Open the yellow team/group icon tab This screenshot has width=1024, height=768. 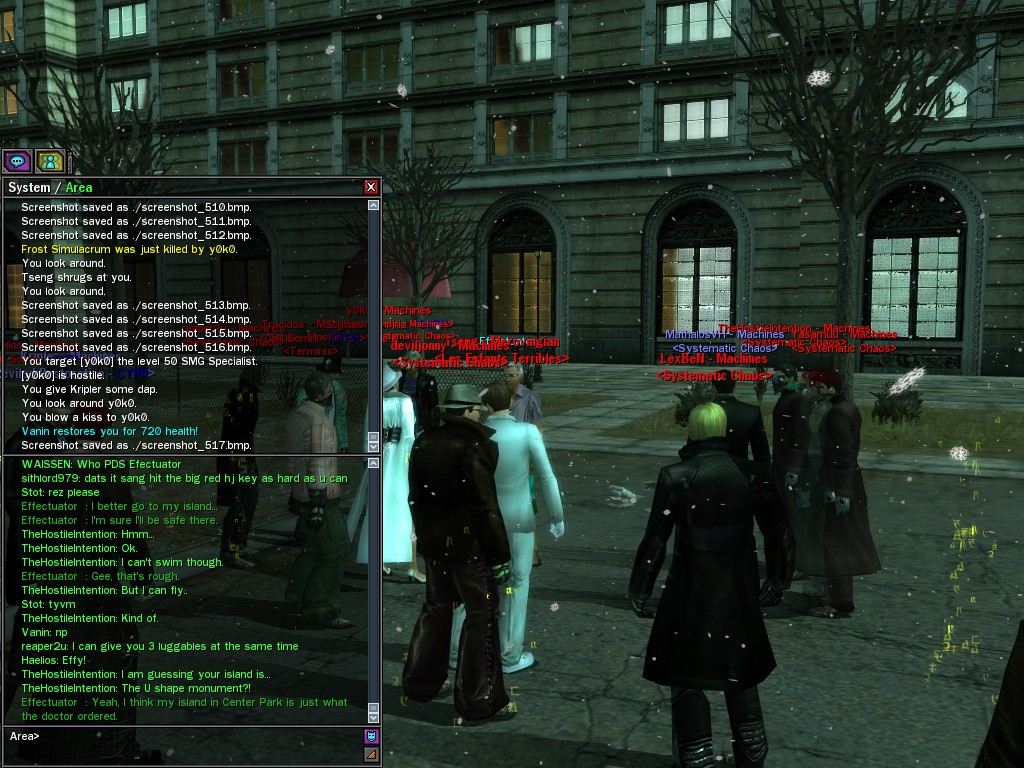pyautogui.click(x=50, y=160)
